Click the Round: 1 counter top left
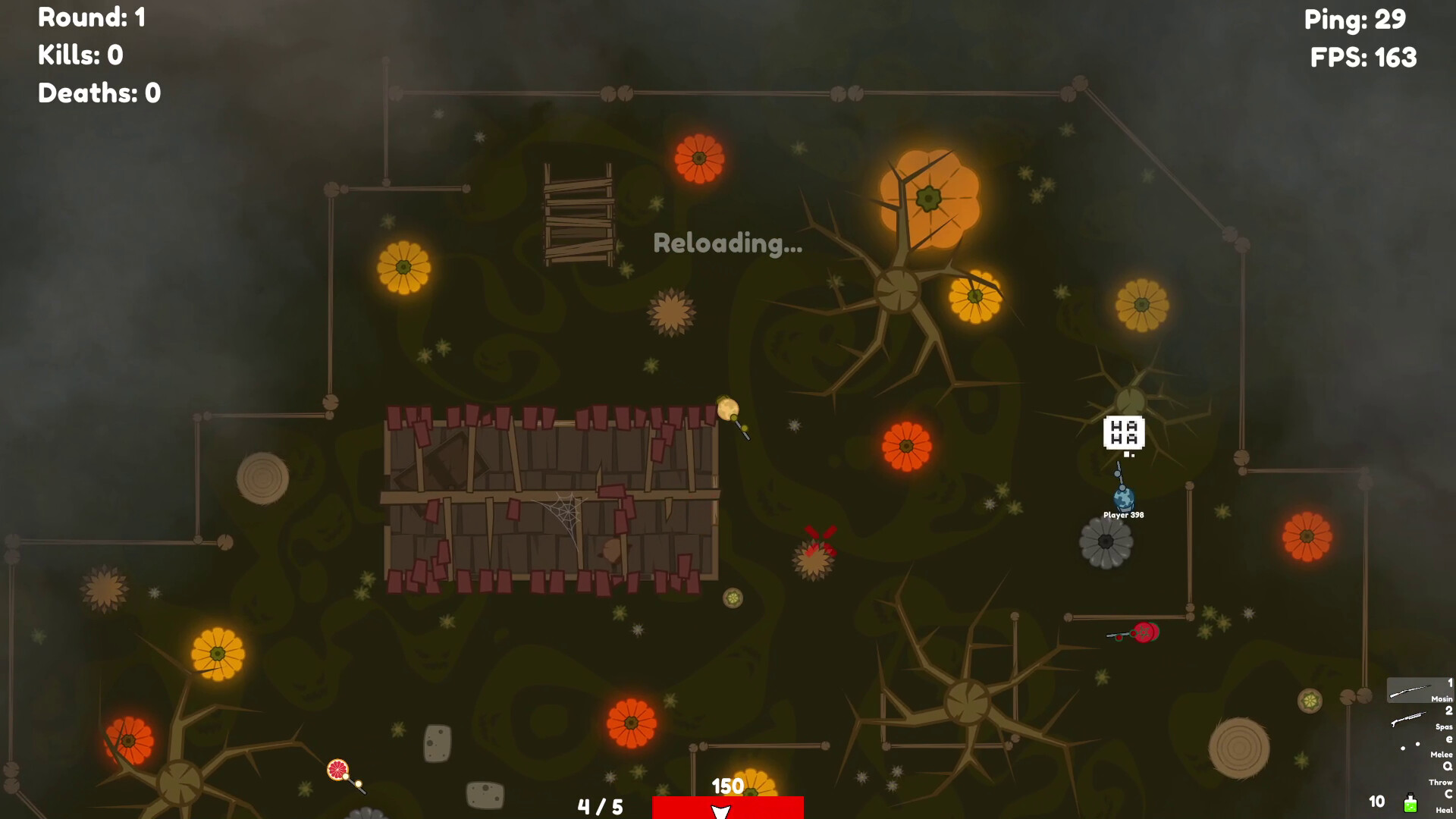 [x=91, y=18]
